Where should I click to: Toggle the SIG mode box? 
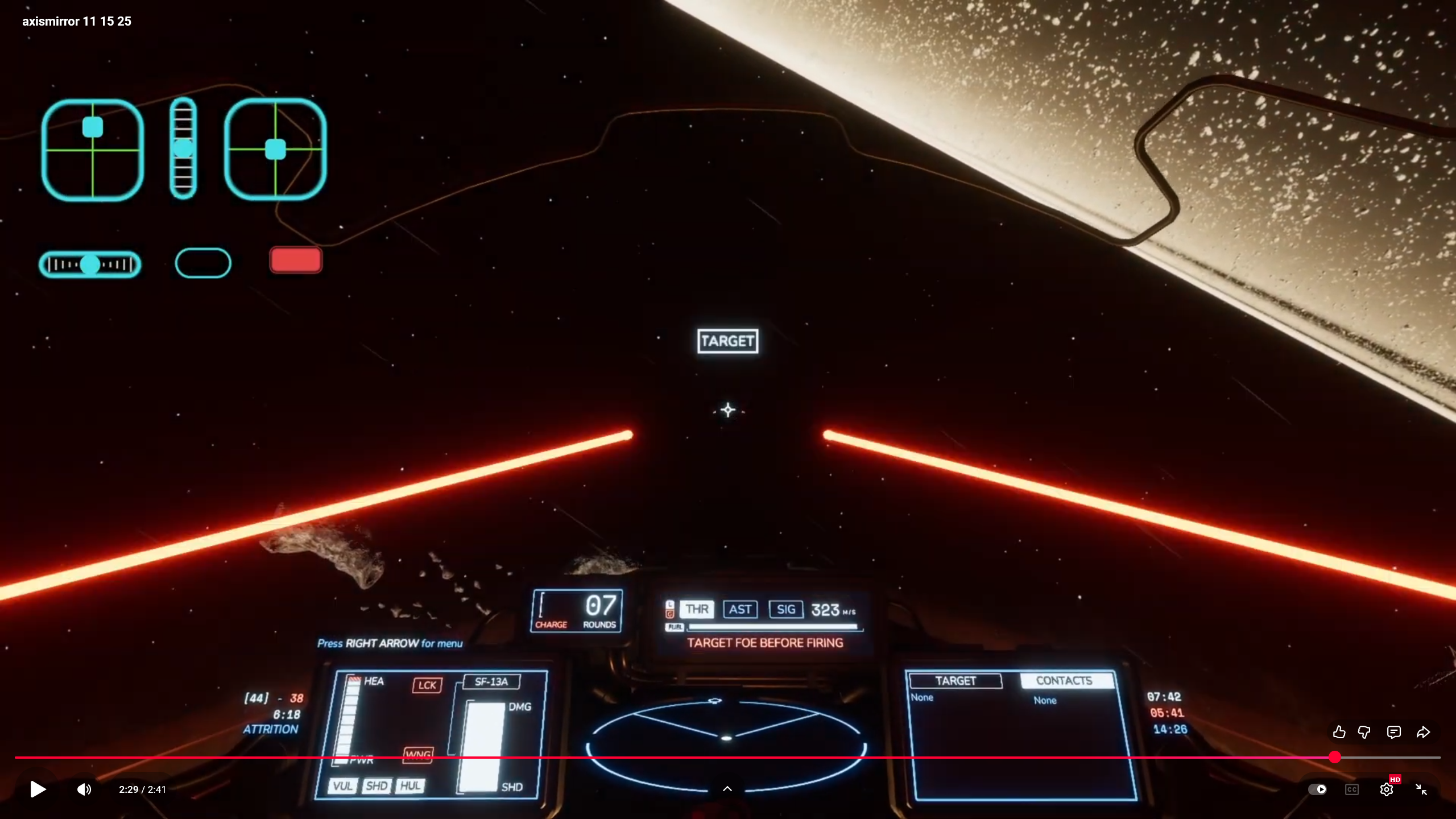[x=785, y=609]
